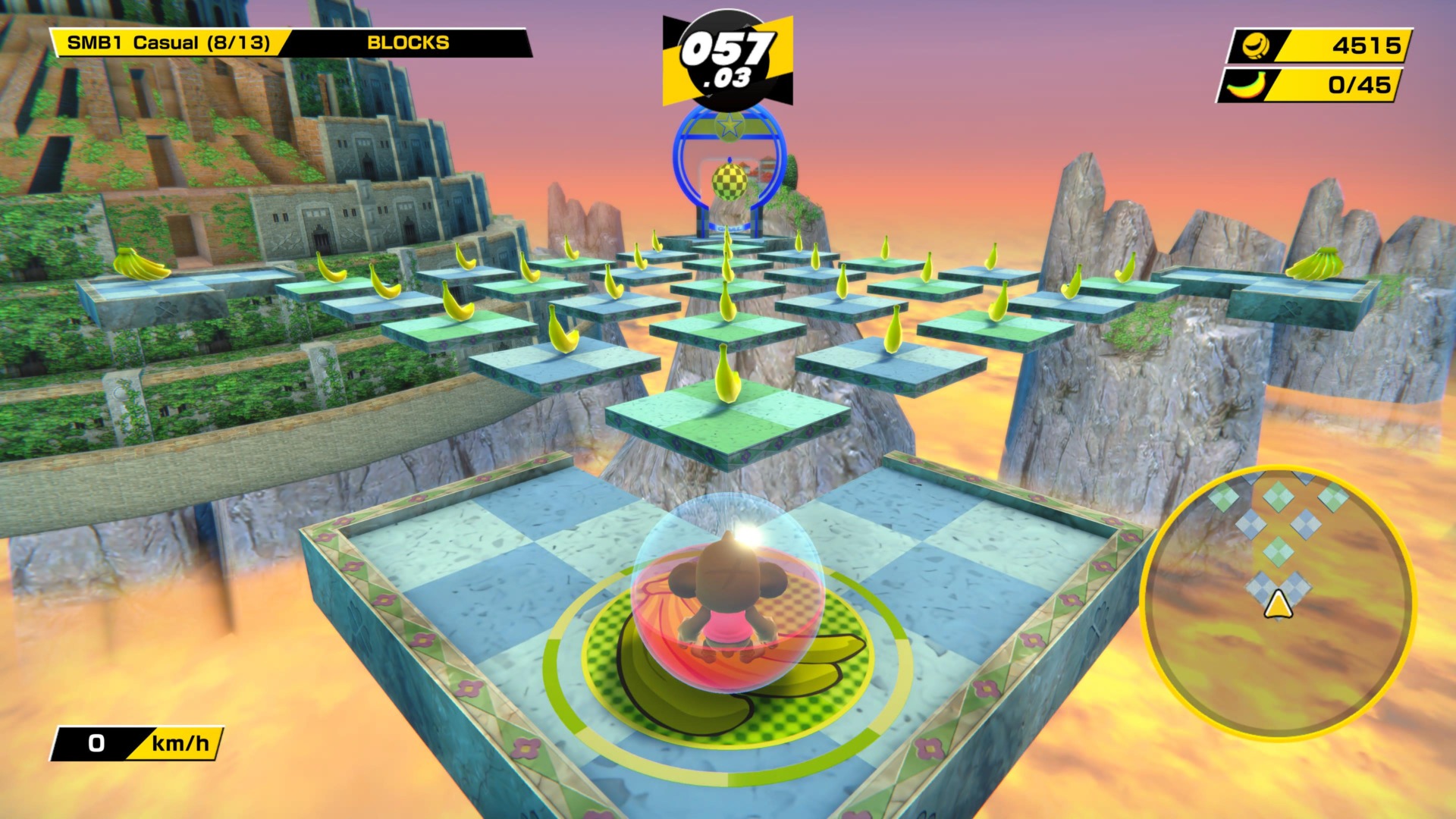Select the SMB1 Casual (8/13) label
The height and width of the screenshot is (819, 1456).
pos(168,42)
